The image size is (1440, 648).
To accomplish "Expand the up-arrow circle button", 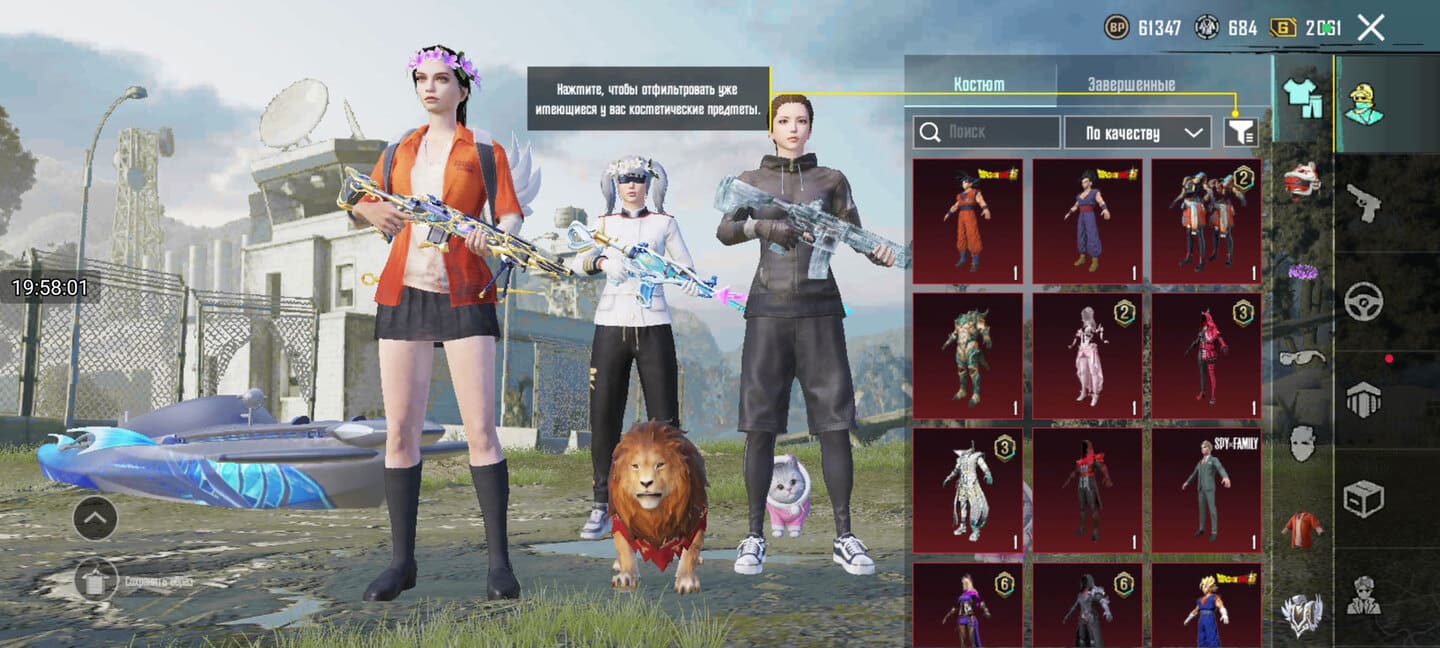I will tap(95, 518).
